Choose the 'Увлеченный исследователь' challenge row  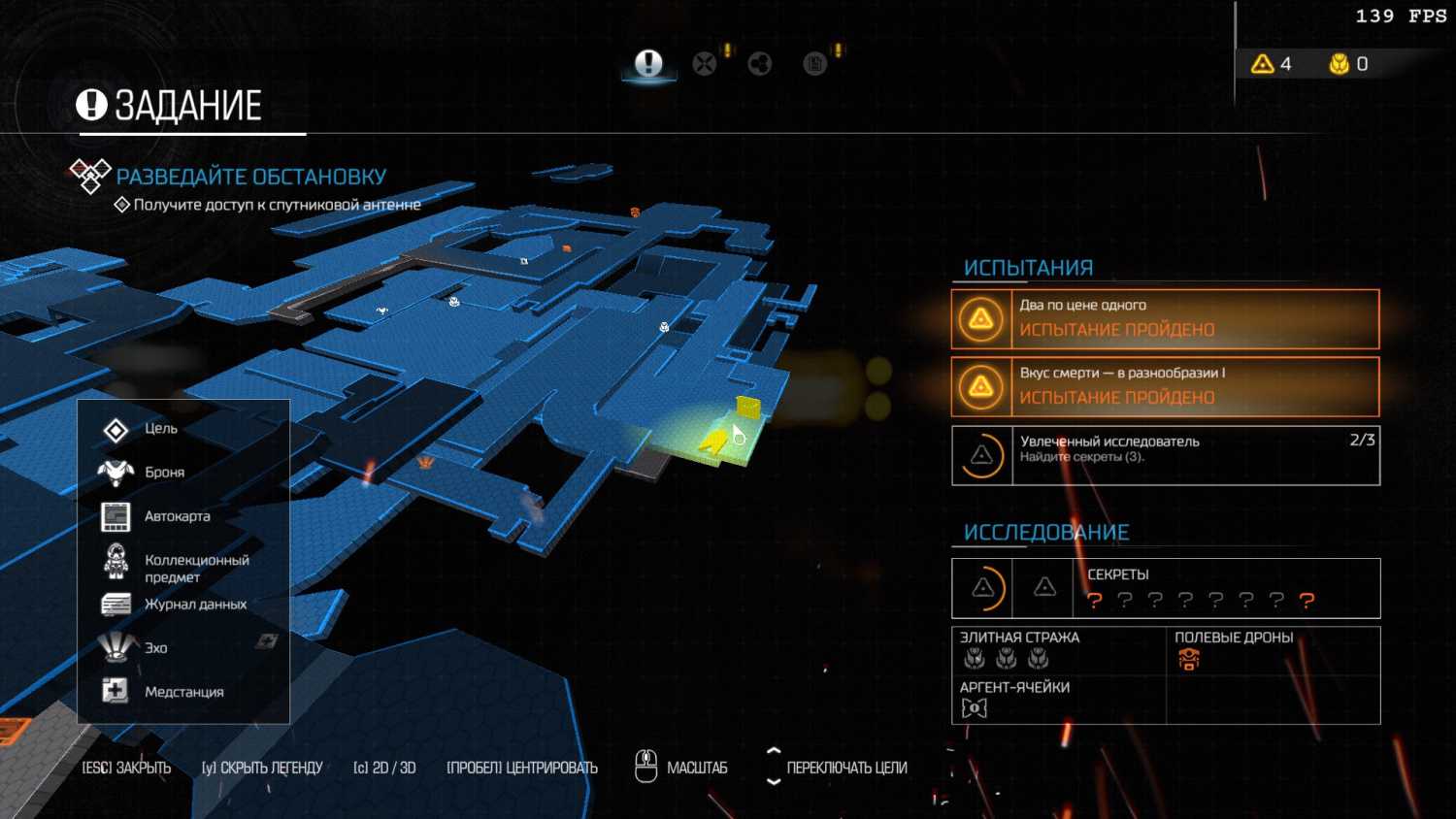(x=1165, y=455)
